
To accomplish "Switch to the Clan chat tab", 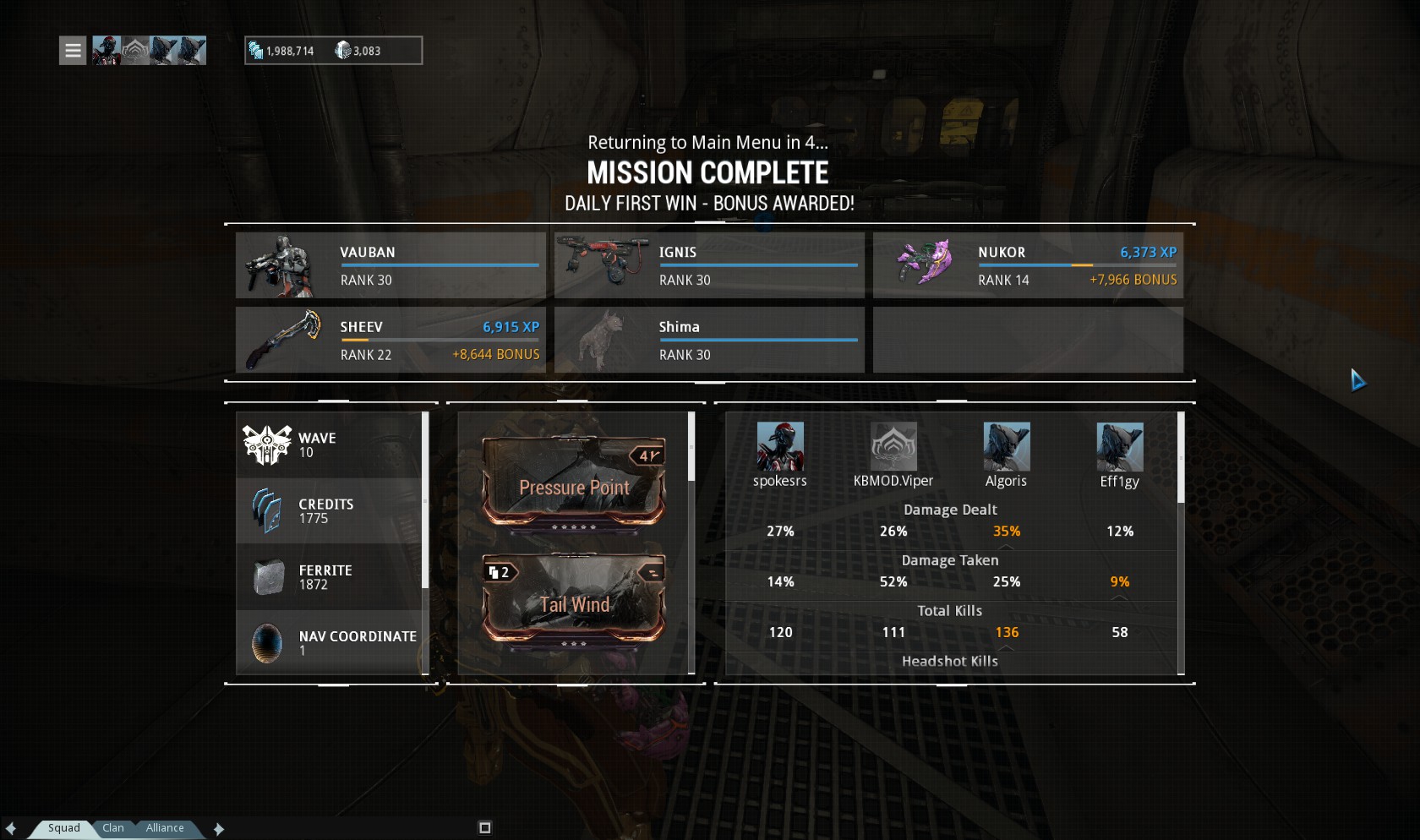I will click(x=113, y=828).
